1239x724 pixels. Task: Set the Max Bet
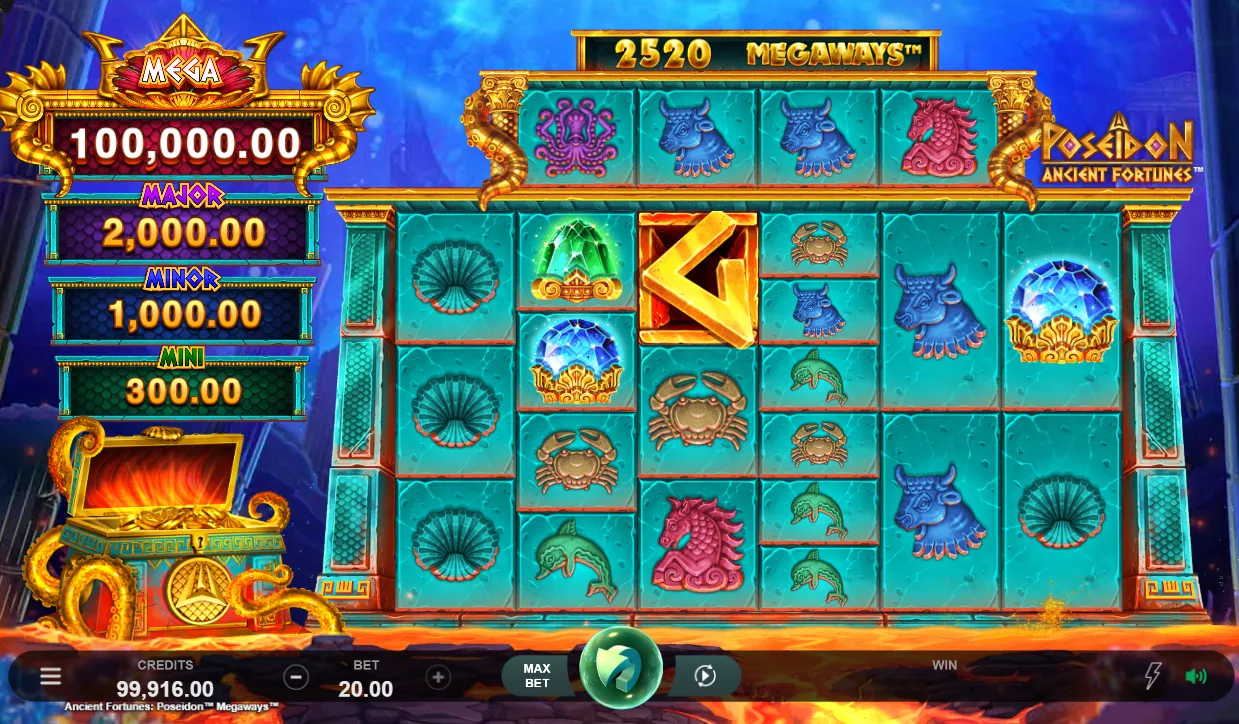point(537,676)
